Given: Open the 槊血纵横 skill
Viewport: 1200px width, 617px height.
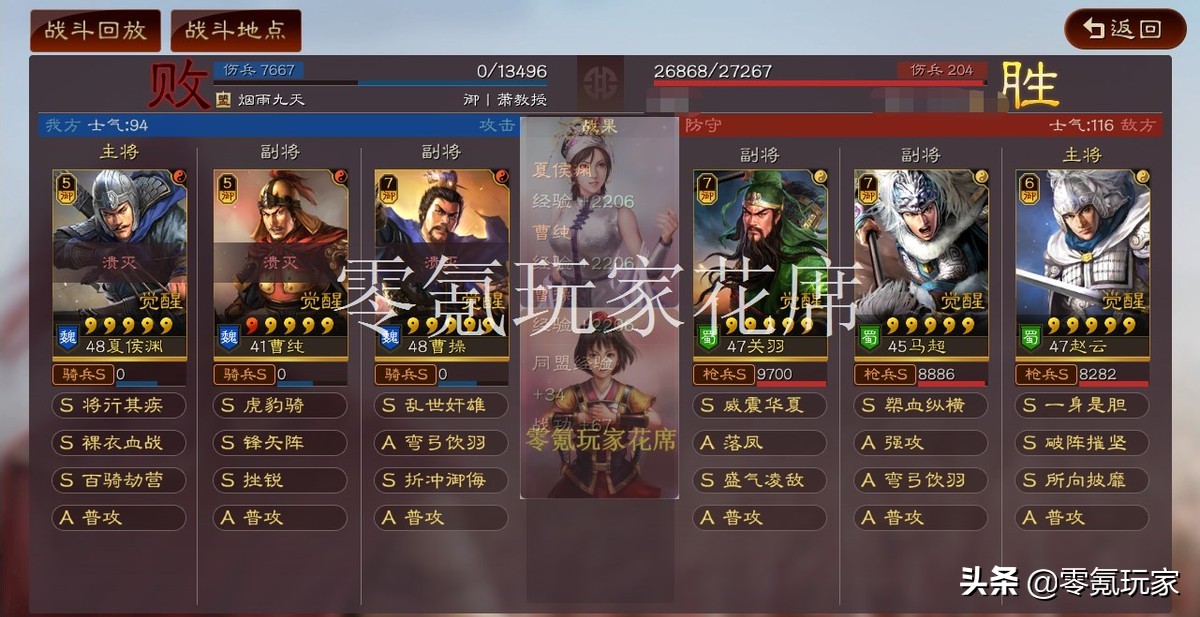Looking at the screenshot, I should 921,406.
